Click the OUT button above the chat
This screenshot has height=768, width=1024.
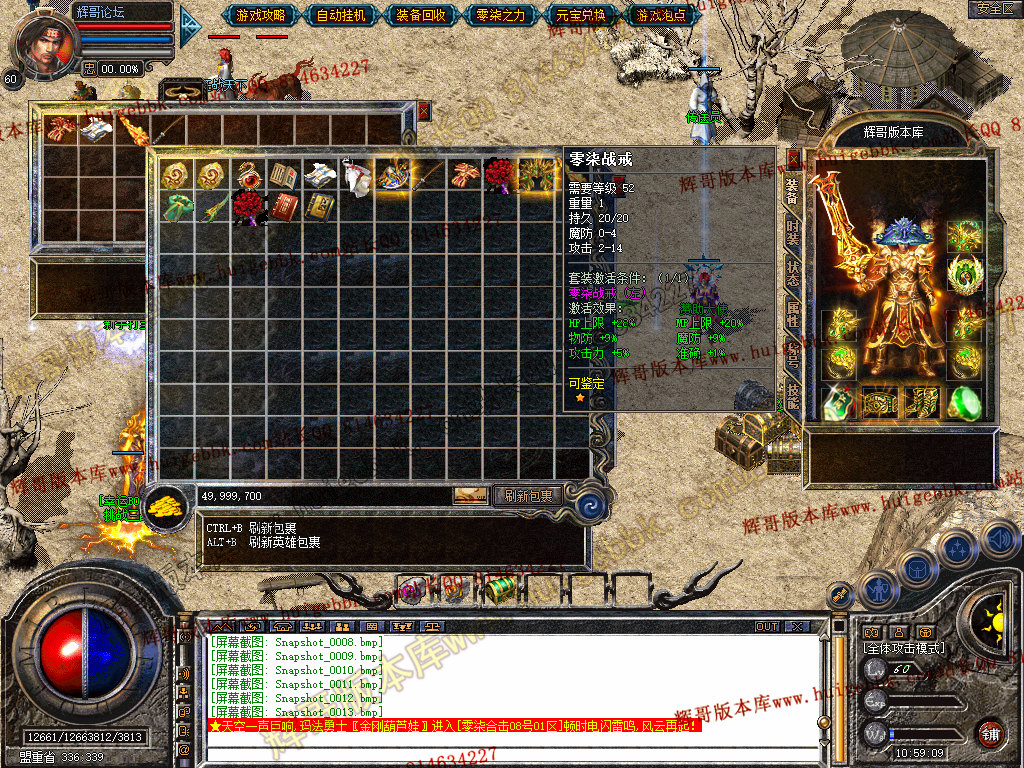[766, 627]
